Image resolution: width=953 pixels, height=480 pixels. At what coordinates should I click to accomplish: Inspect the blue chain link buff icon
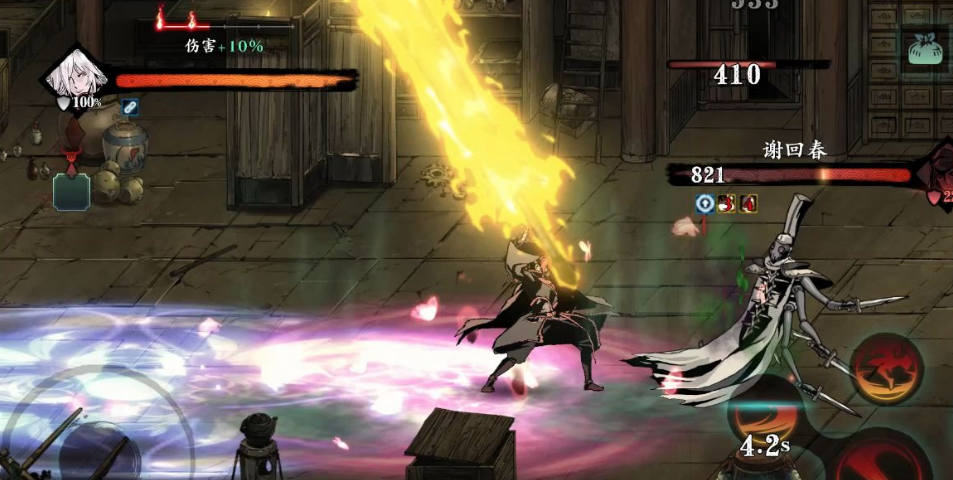tap(129, 105)
